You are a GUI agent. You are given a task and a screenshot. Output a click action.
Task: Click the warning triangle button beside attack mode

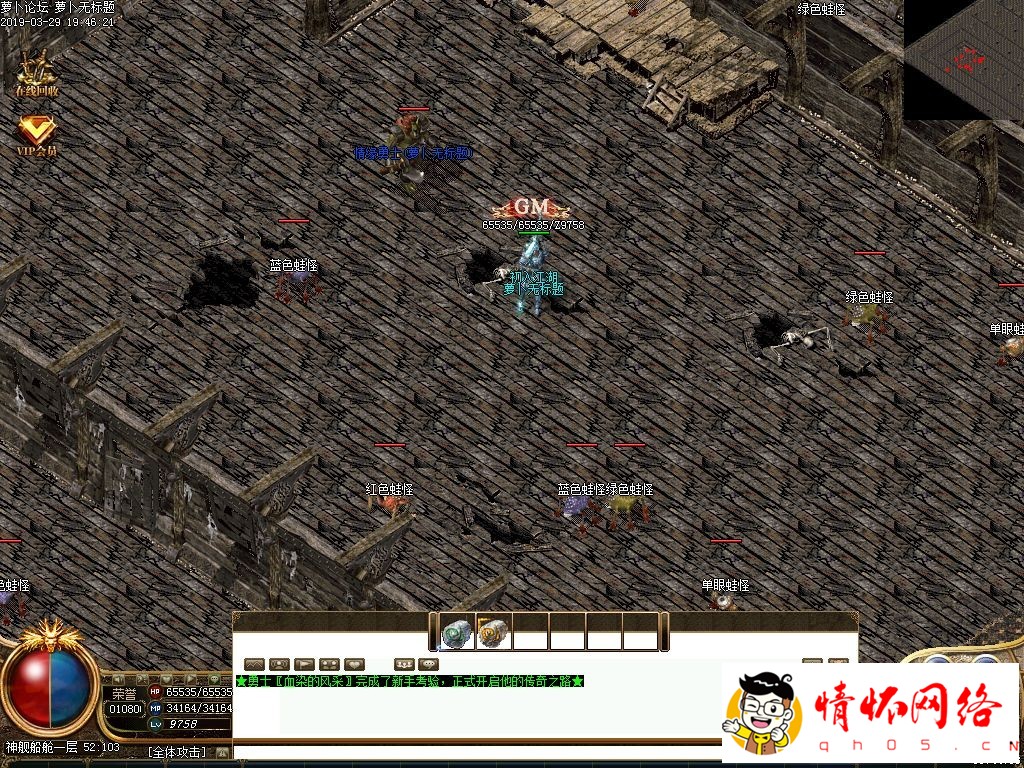coord(222,752)
